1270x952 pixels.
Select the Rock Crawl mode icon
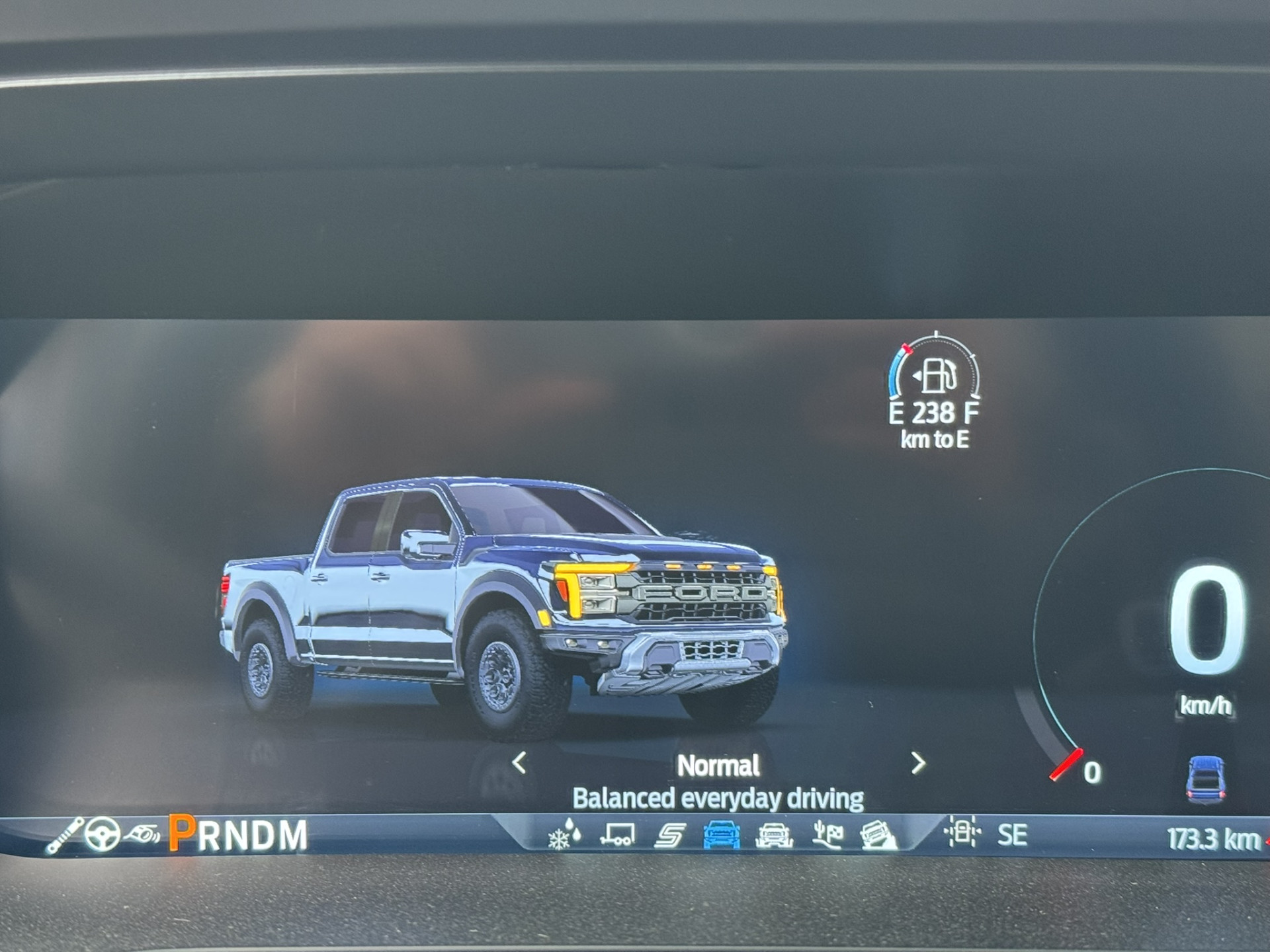coord(878,836)
